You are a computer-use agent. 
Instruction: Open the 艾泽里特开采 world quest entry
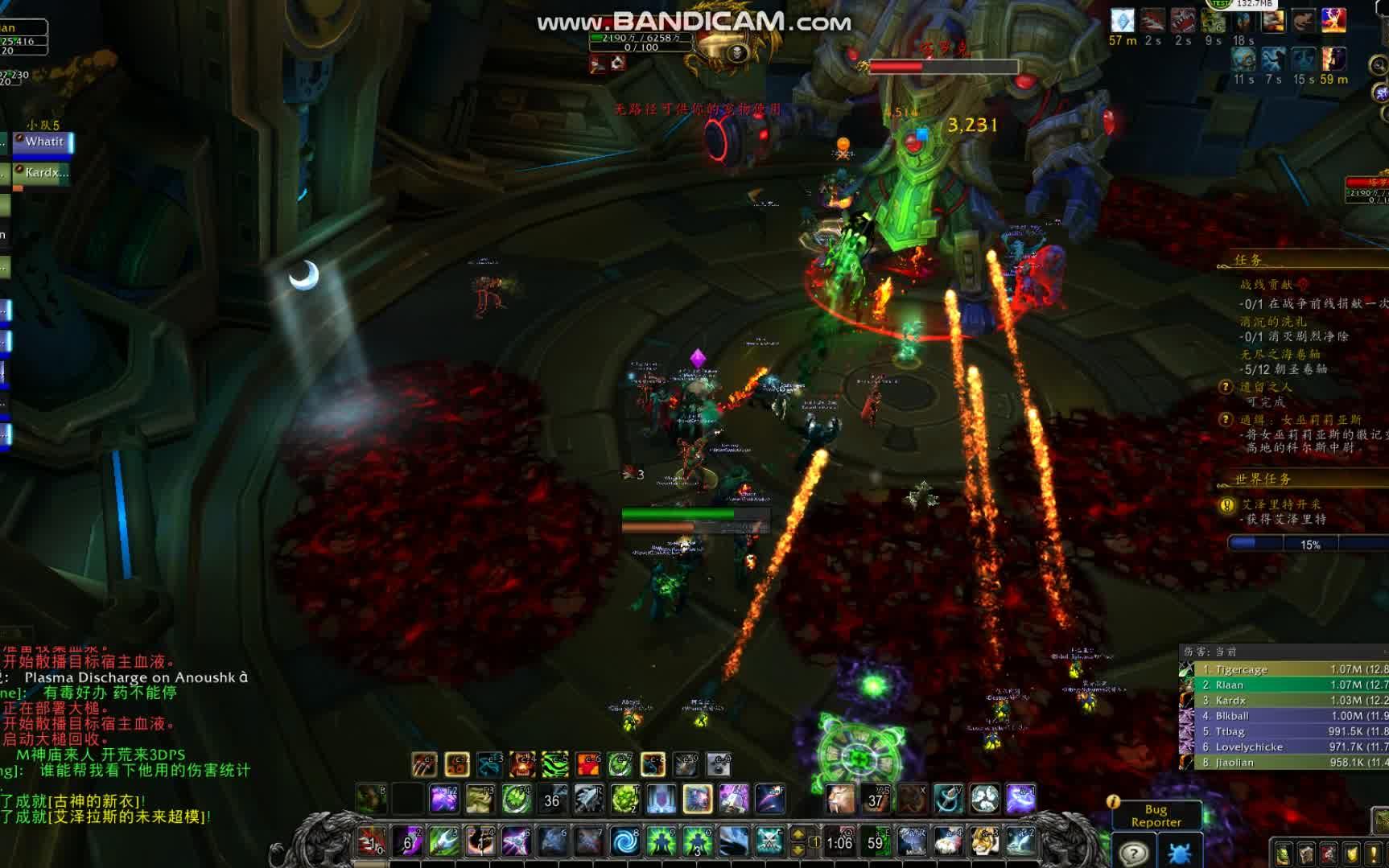click(x=1280, y=504)
